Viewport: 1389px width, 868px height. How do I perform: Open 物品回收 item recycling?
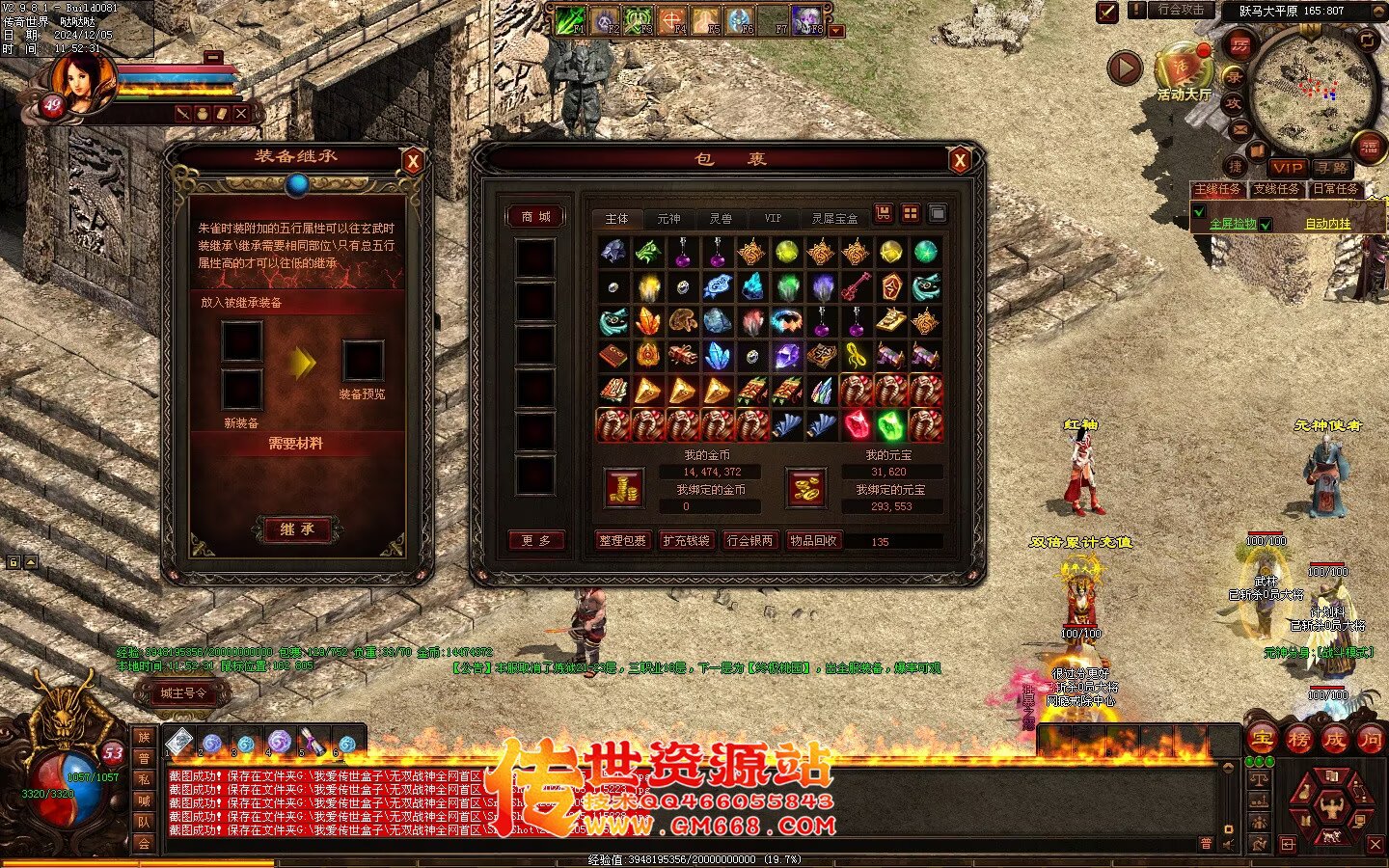pyautogui.click(x=813, y=541)
